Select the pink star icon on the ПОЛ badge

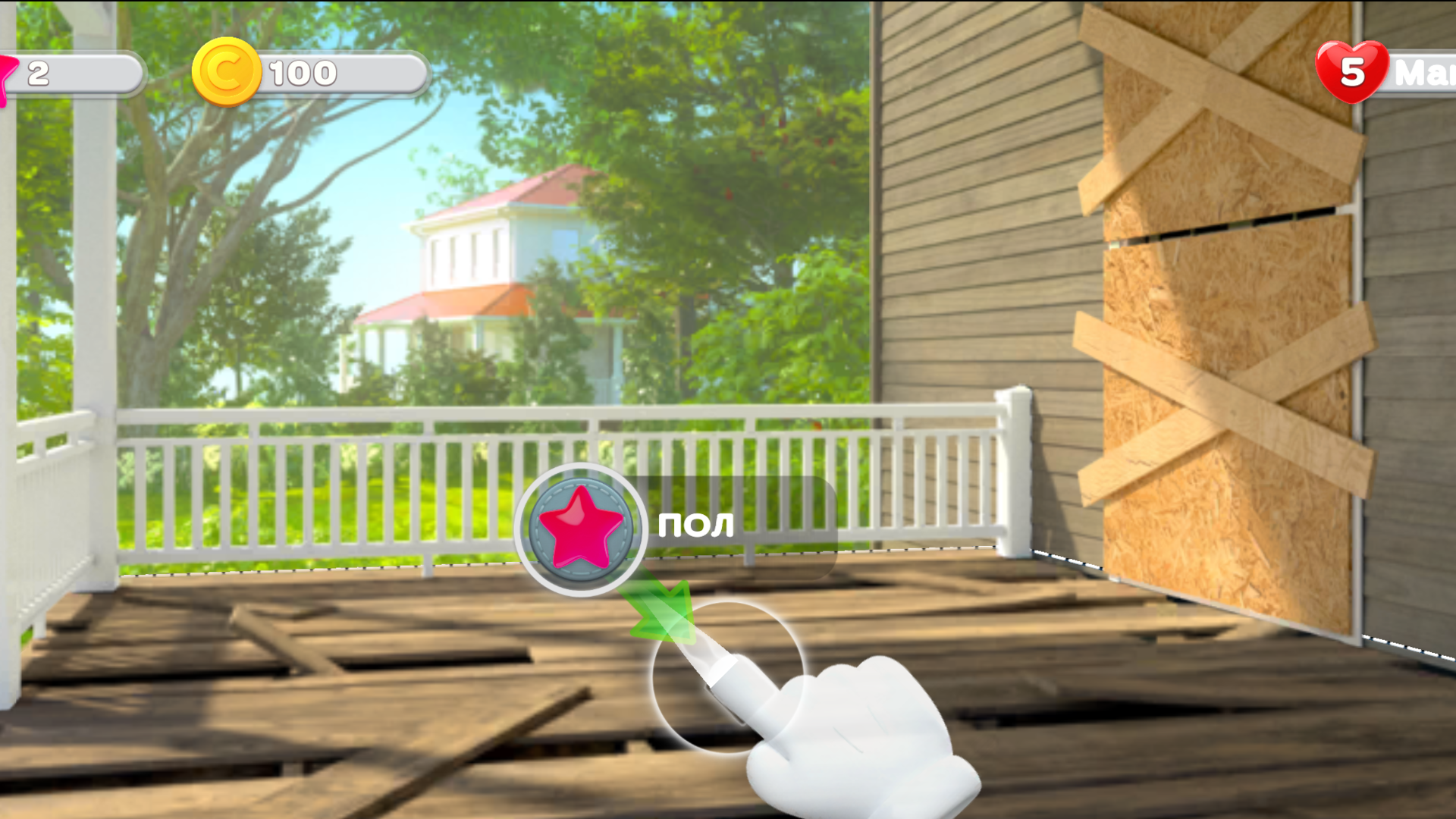click(x=579, y=529)
